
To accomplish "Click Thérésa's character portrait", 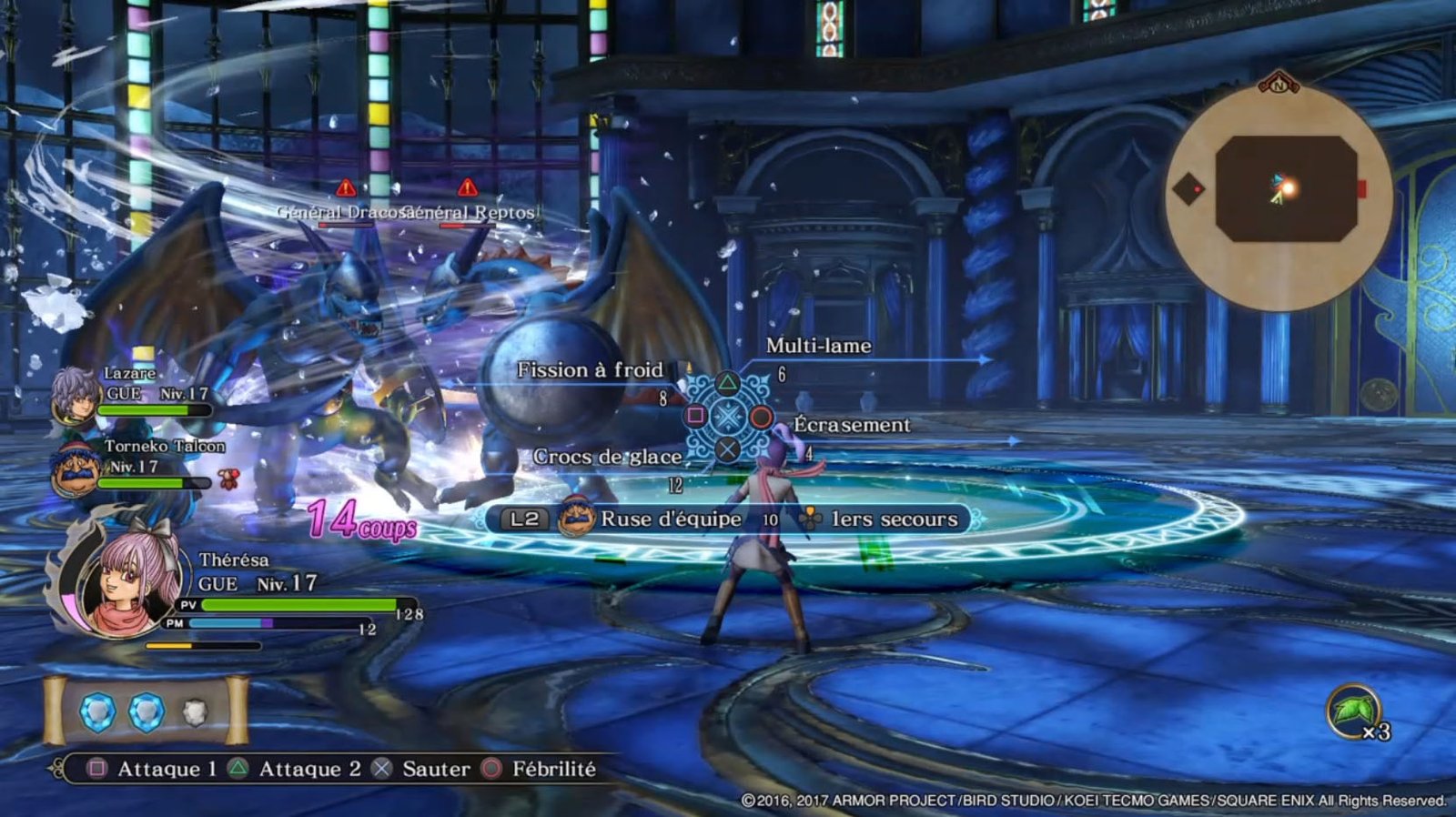I will point(128,581).
